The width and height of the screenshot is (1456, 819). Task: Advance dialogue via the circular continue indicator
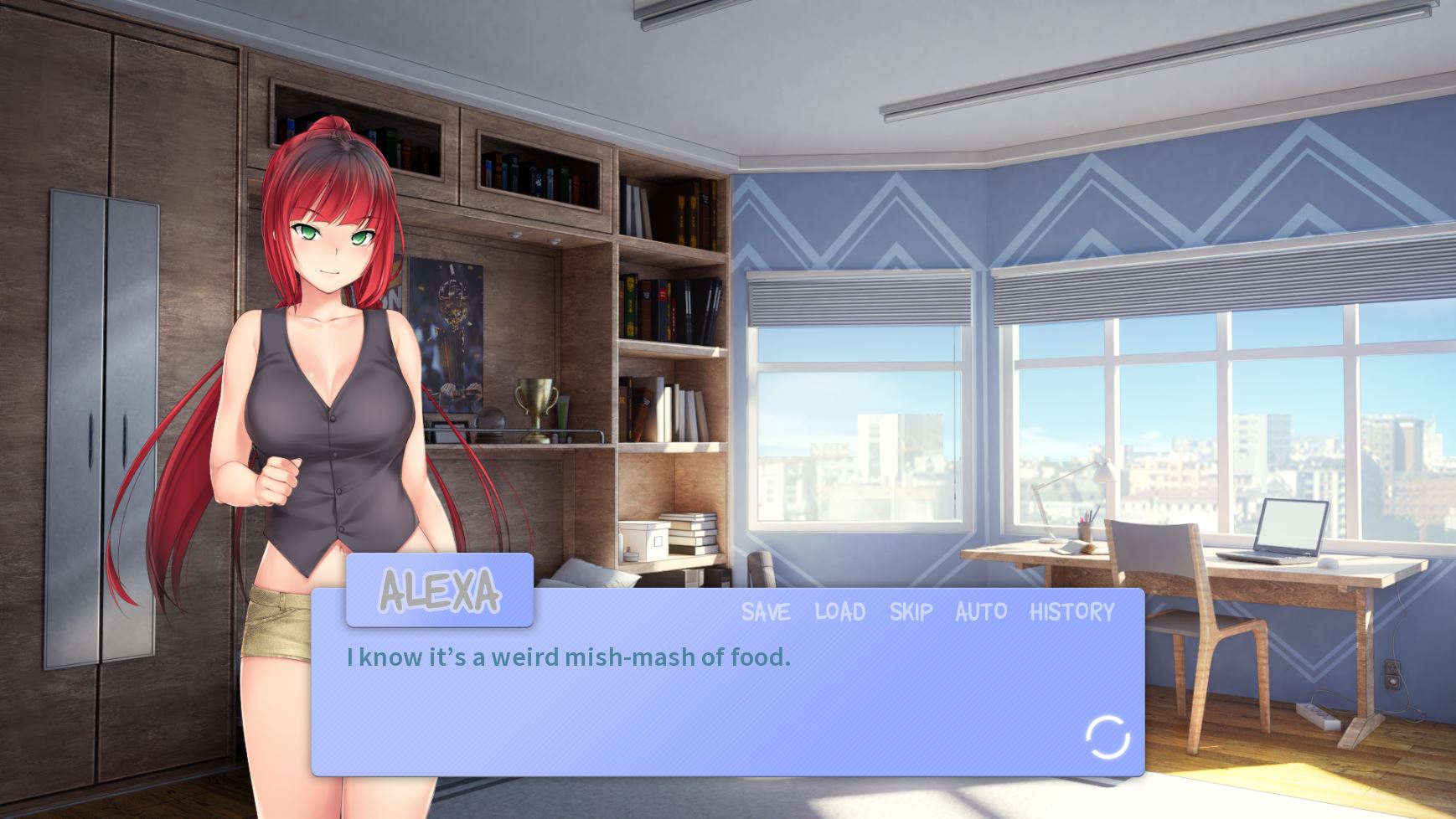point(1107,738)
